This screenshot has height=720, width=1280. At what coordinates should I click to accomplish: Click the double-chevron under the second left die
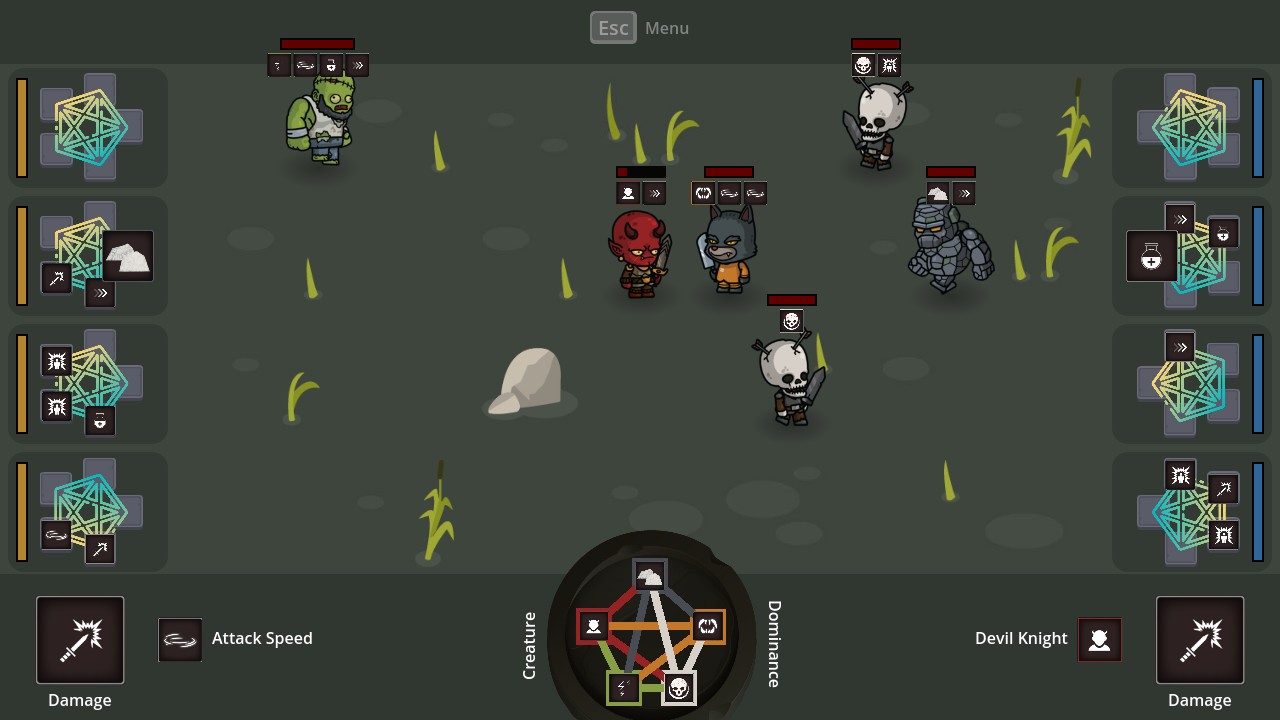100,293
